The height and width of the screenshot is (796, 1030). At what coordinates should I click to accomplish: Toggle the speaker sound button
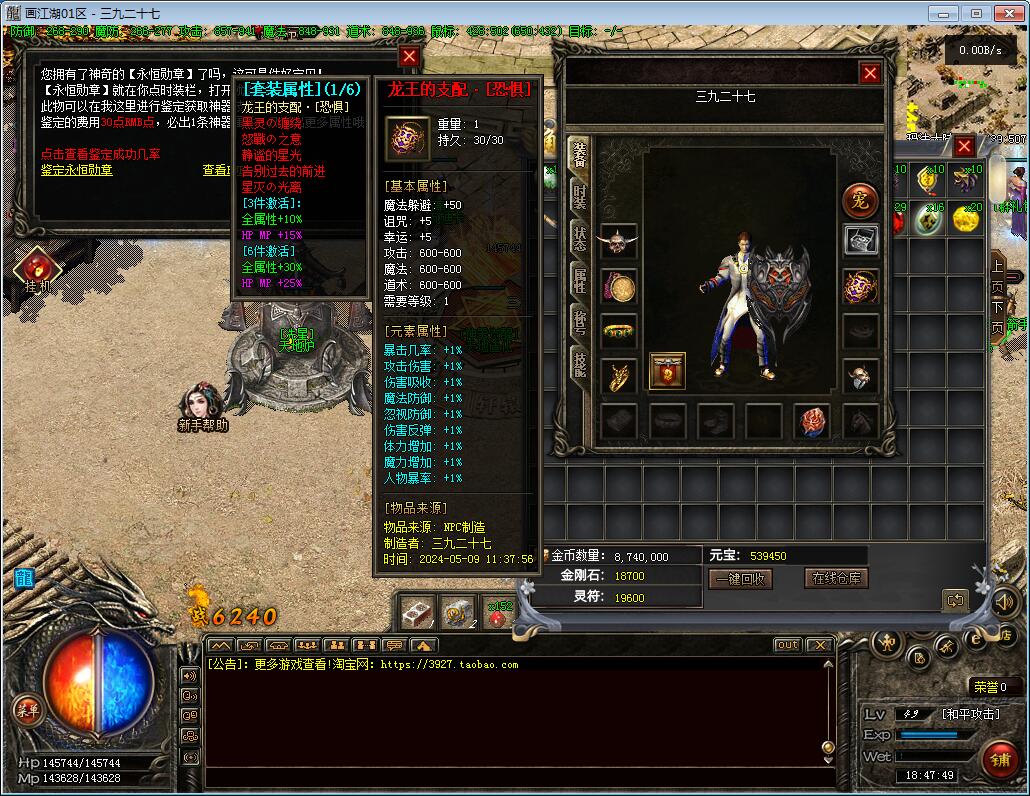[1003, 601]
